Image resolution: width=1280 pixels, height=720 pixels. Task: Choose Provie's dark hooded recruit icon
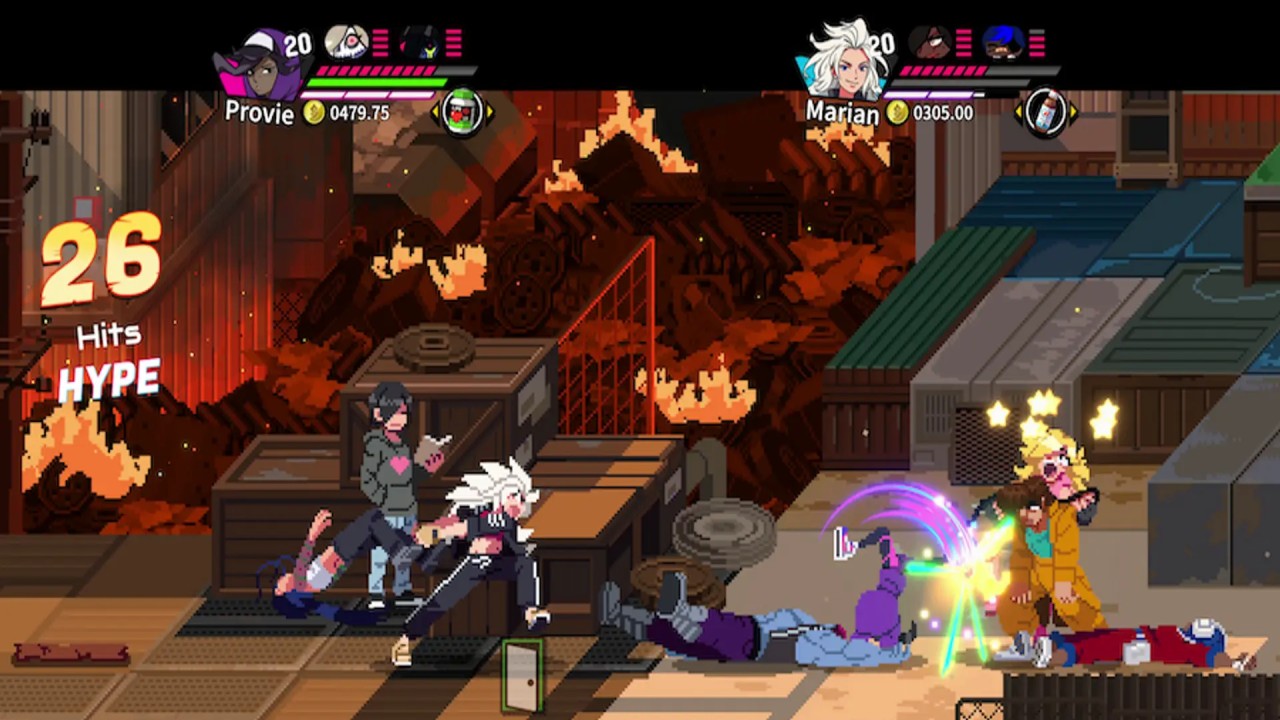[420, 42]
